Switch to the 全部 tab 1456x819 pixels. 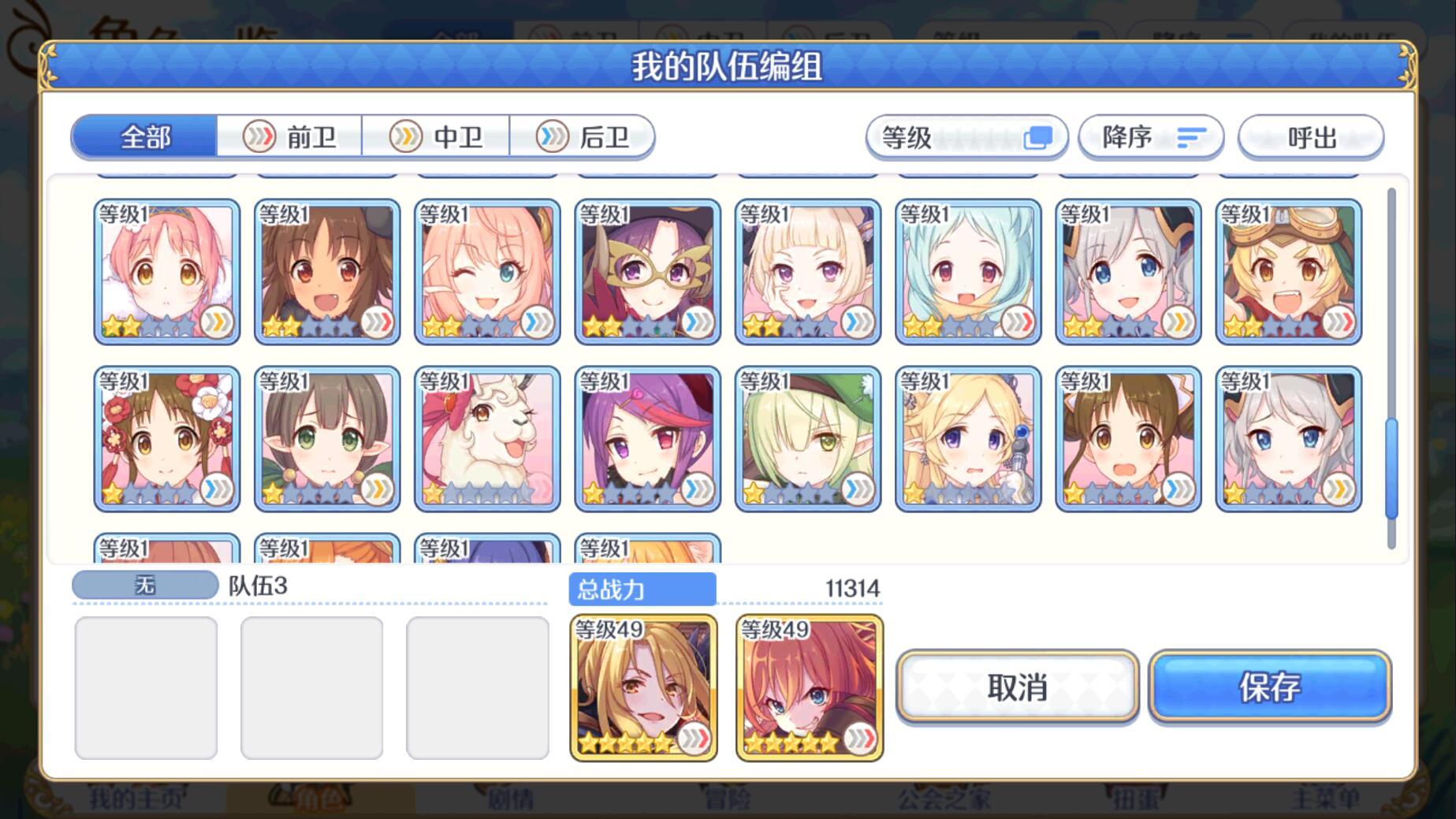point(143,136)
